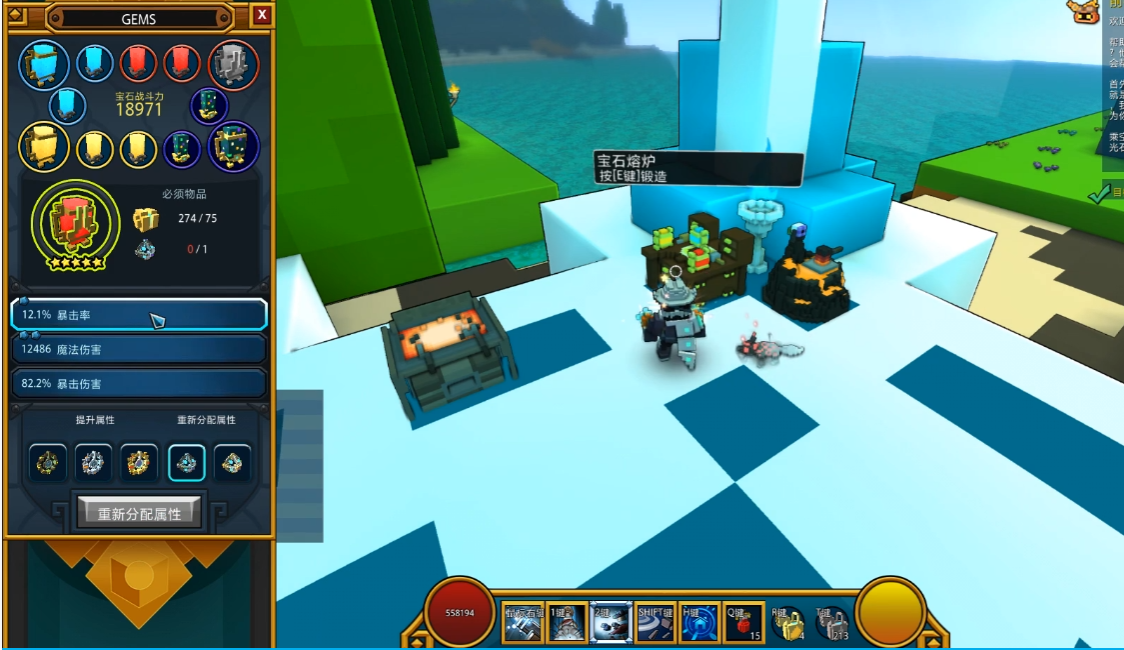Select the 12486 魔法伤害 stat row

point(139,349)
